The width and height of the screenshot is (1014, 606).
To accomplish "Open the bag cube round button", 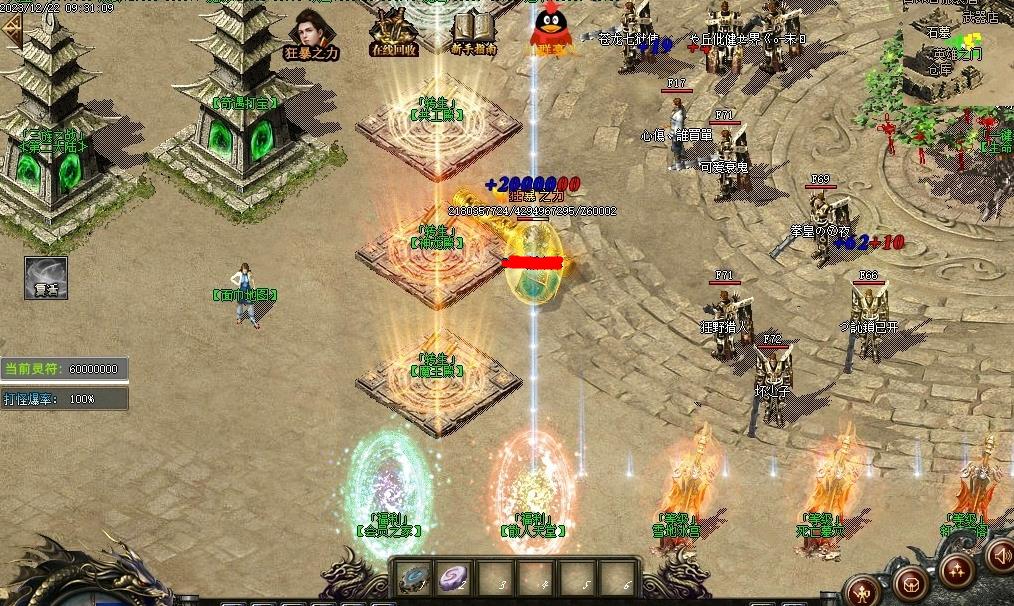I will click(x=911, y=581).
